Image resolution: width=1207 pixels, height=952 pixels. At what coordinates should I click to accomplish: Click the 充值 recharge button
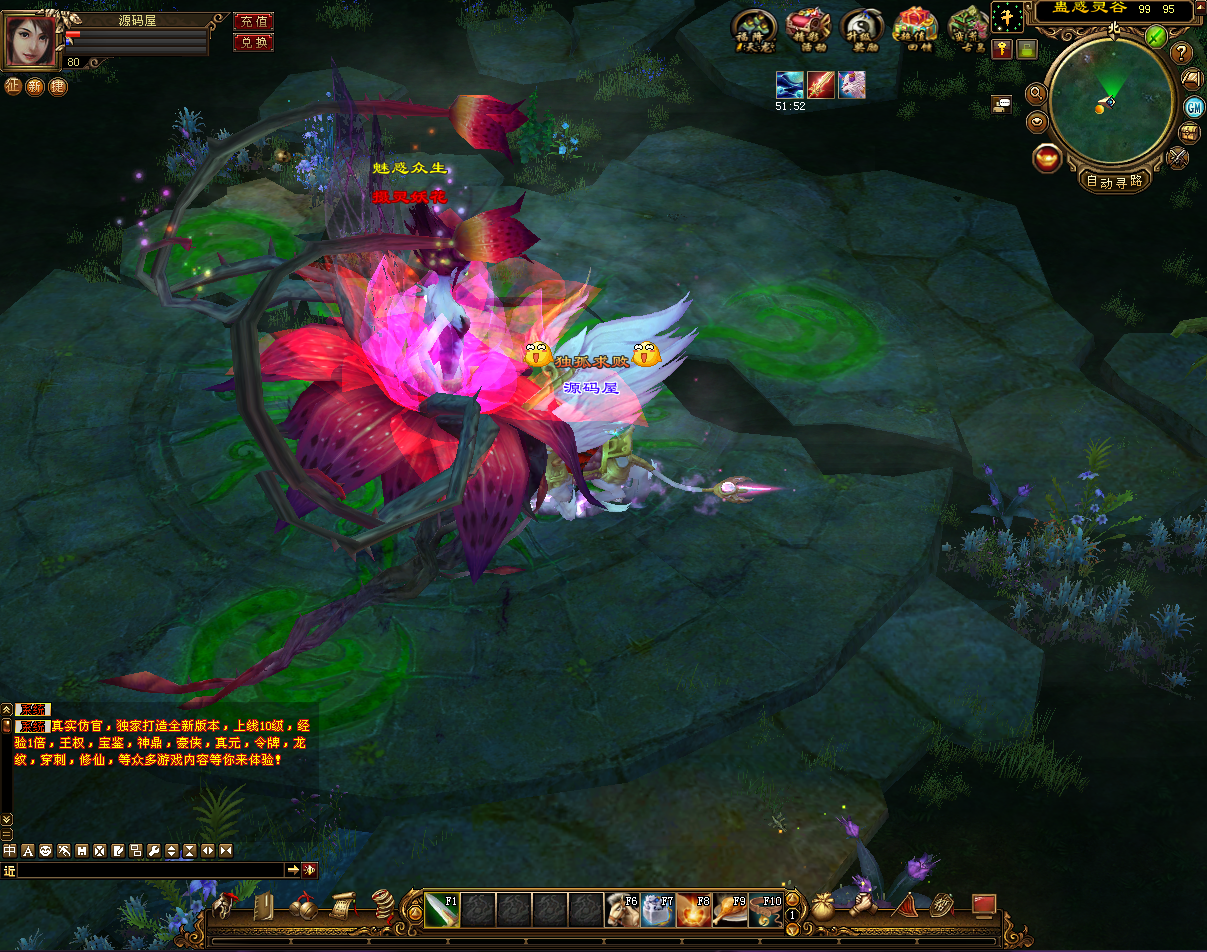(253, 21)
